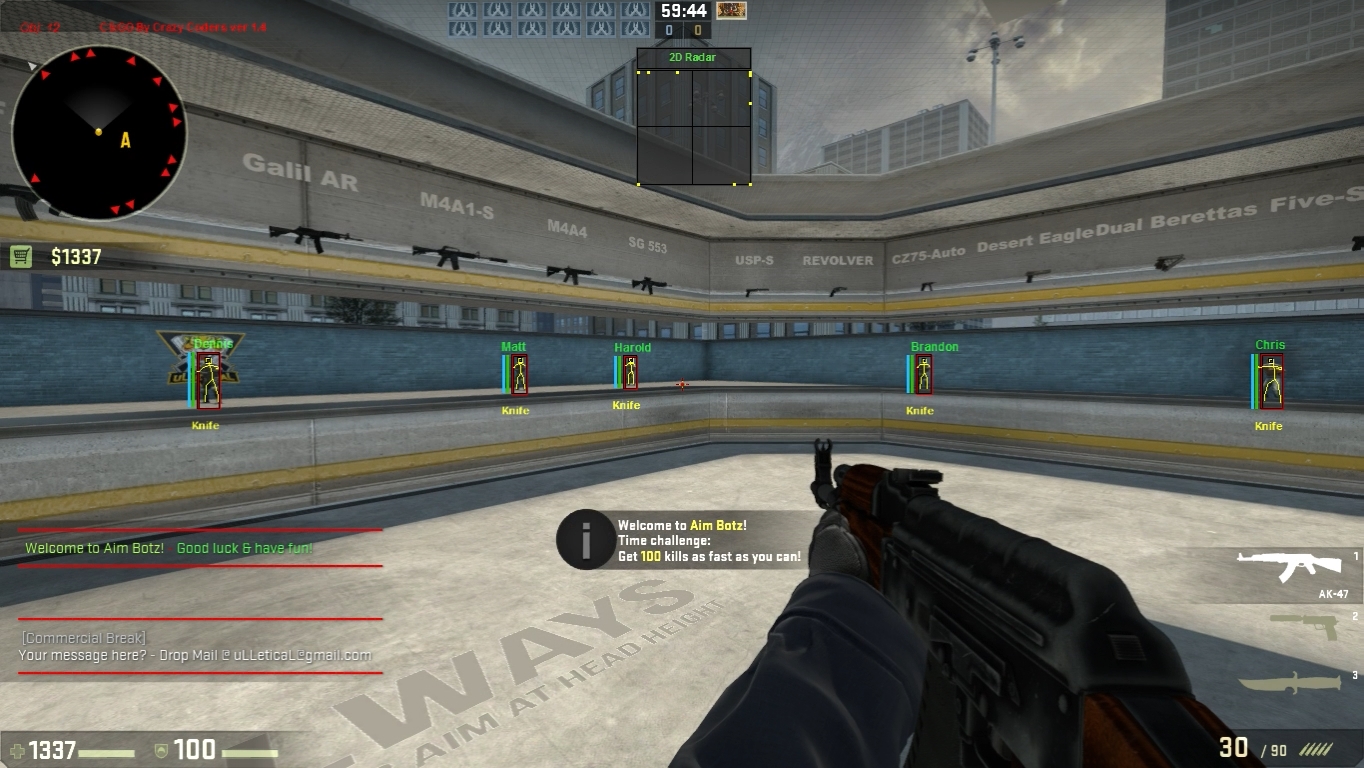This screenshot has width=1364, height=768.
Task: Click the 2D Radar title bar
Action: pyautogui.click(x=692, y=57)
